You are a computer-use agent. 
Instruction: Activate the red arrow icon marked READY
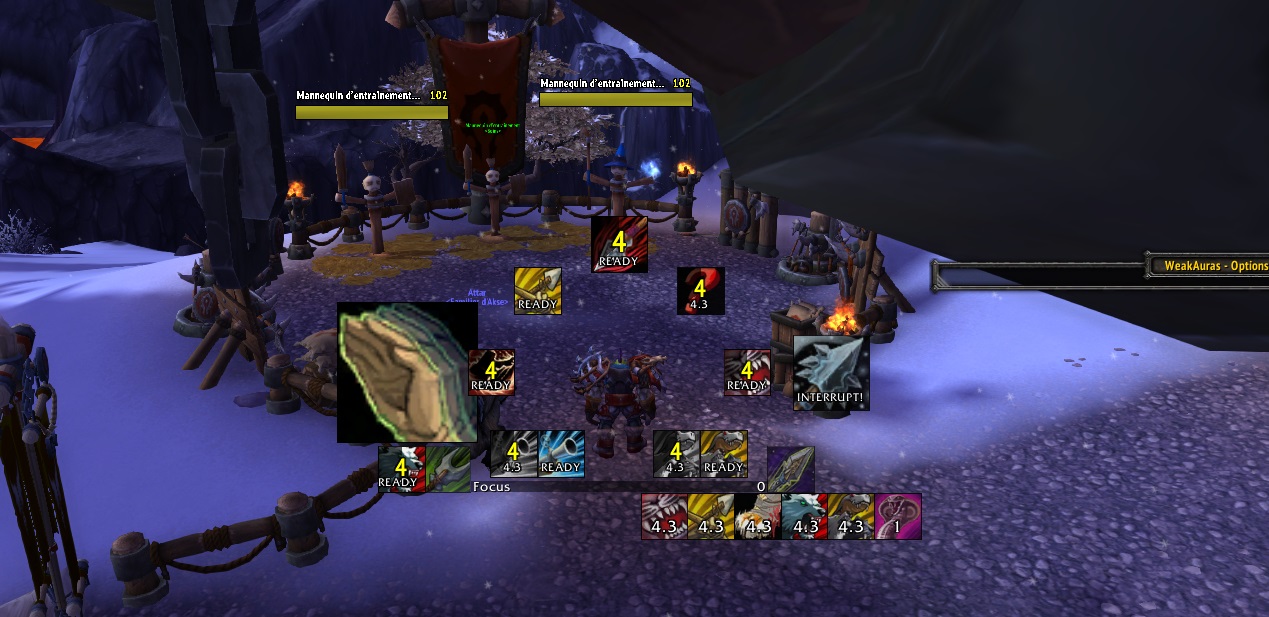click(x=619, y=244)
